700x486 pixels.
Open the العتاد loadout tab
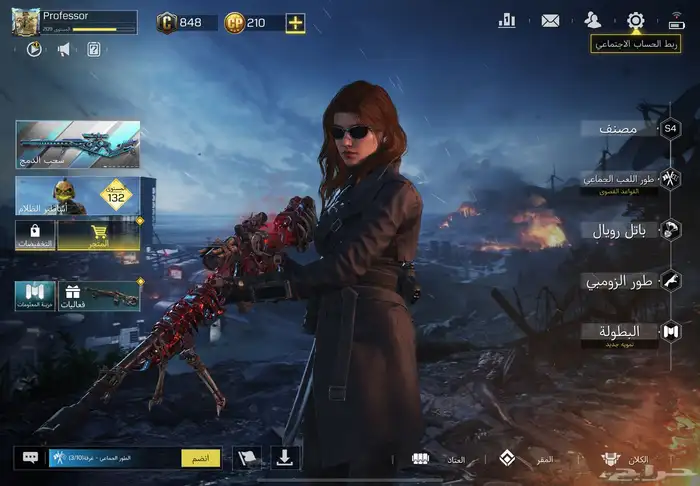tap(438, 459)
